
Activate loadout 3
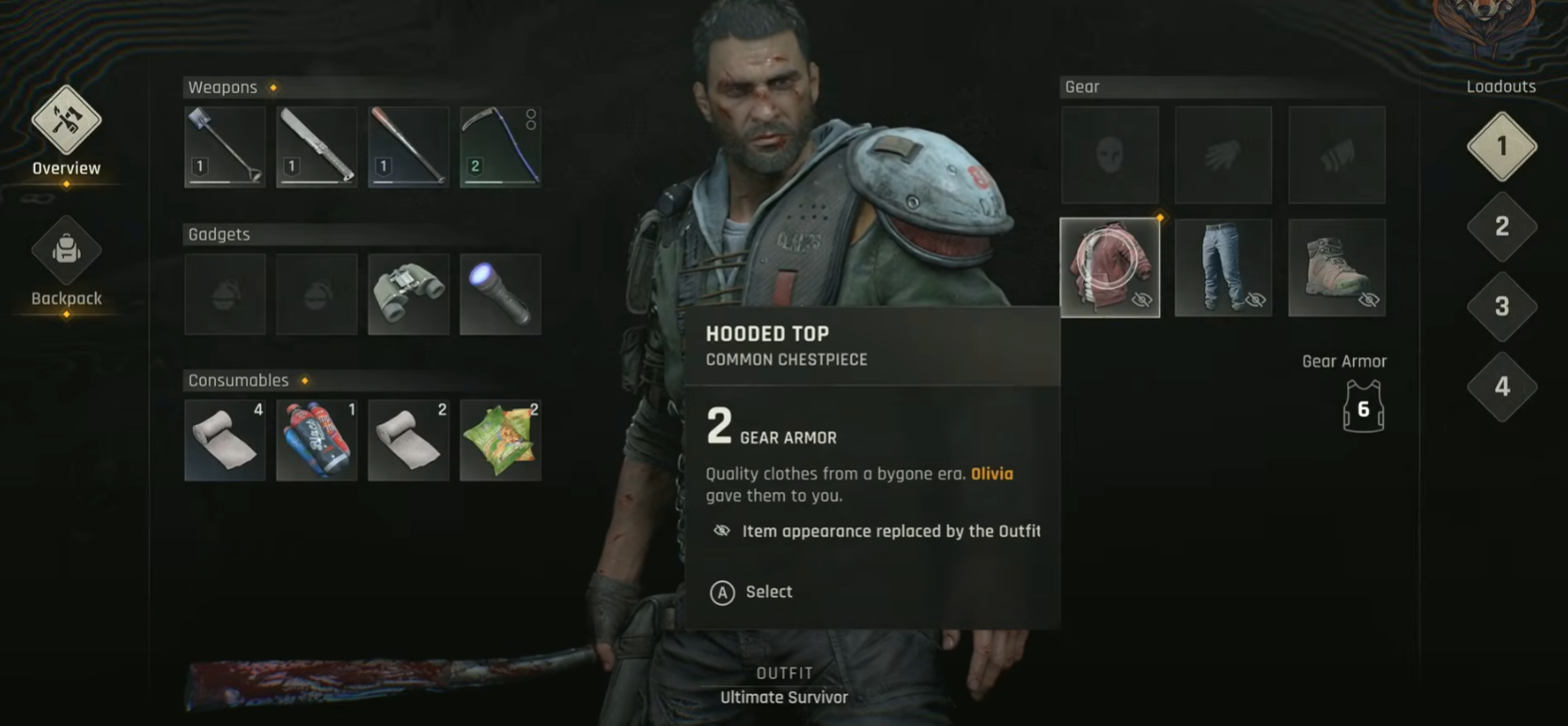coord(1501,307)
